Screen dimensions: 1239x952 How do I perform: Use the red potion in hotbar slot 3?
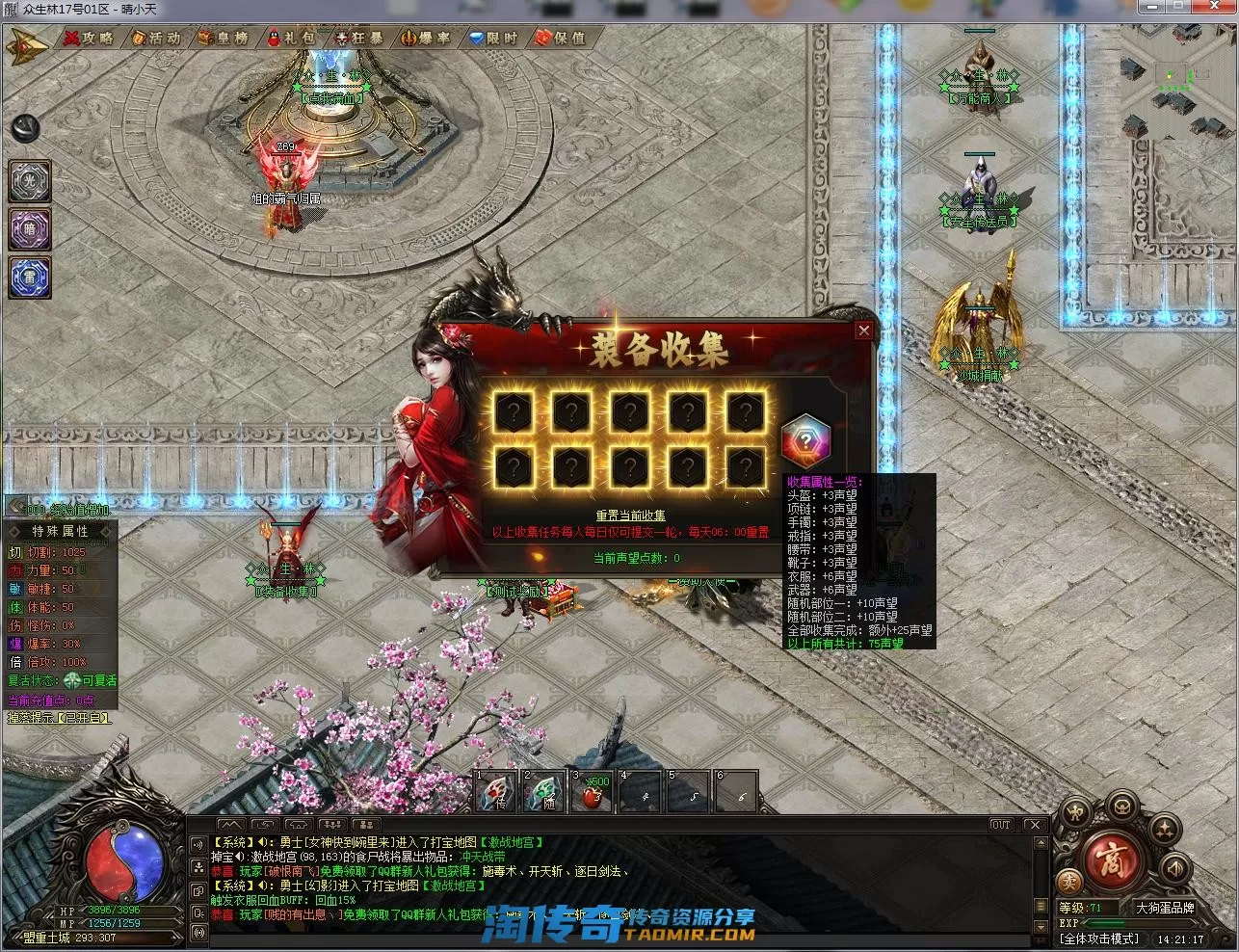point(593,793)
